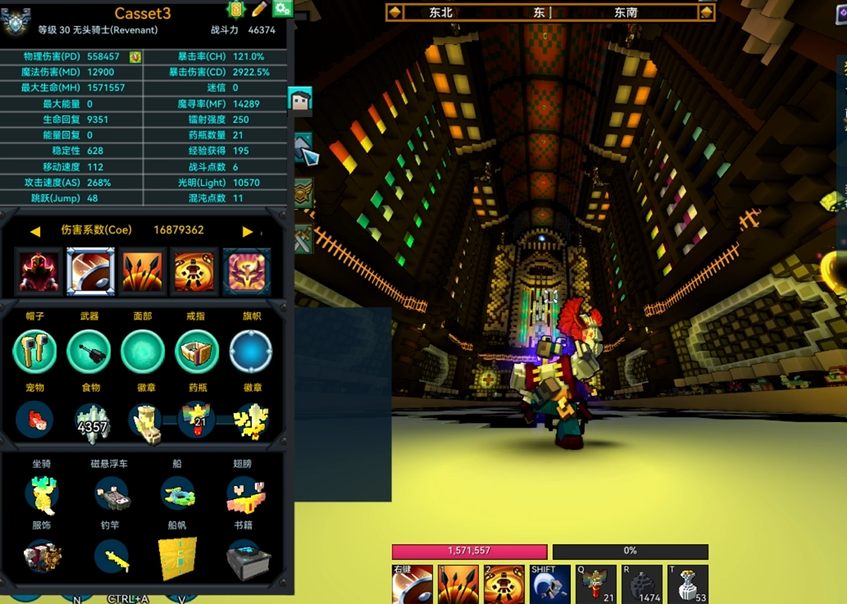This screenshot has width=847, height=604.
Task: Select the face (面部) equipment slot
Action: tap(143, 352)
